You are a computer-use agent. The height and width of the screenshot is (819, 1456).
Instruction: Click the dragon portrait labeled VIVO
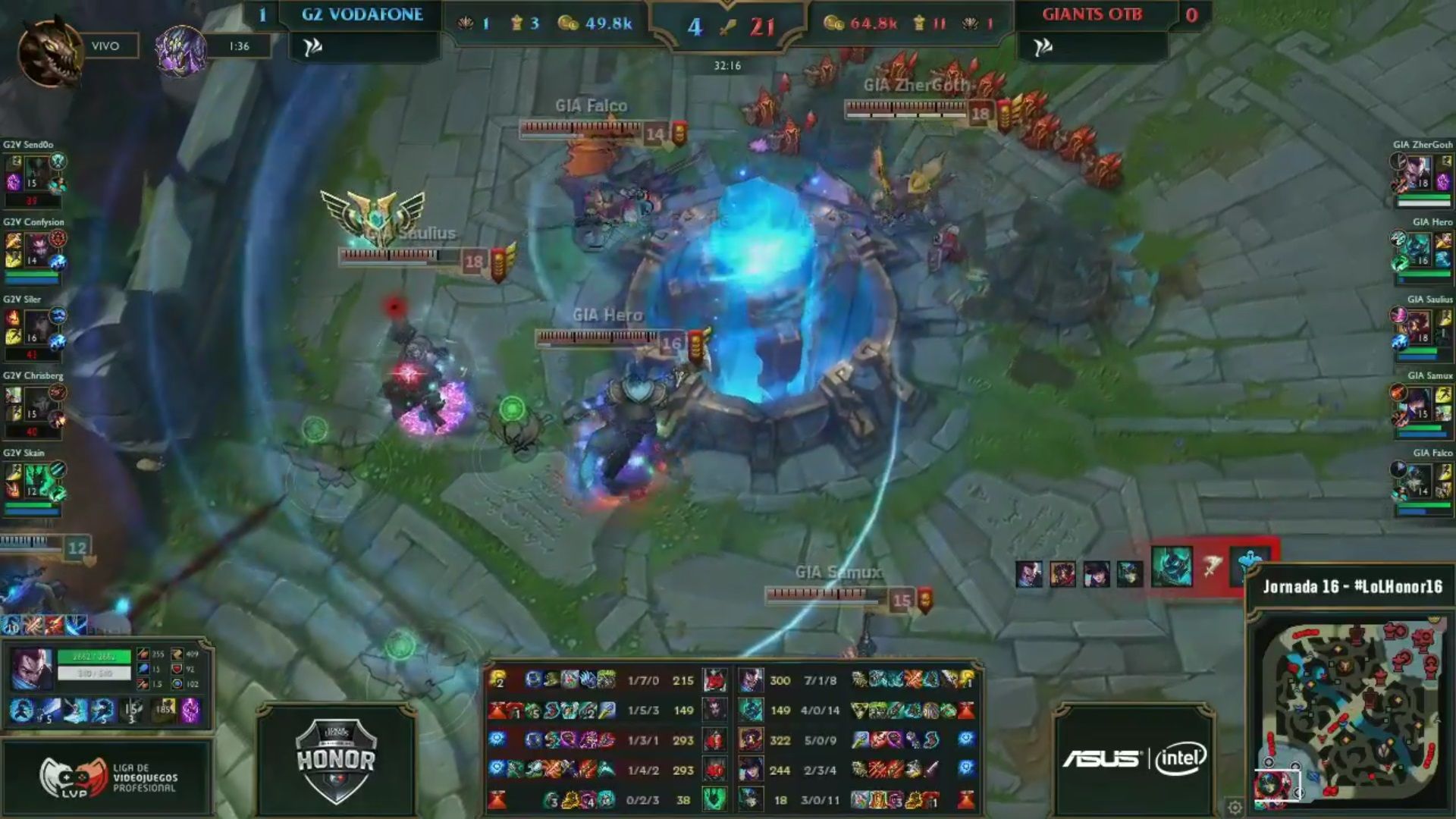[x=50, y=50]
